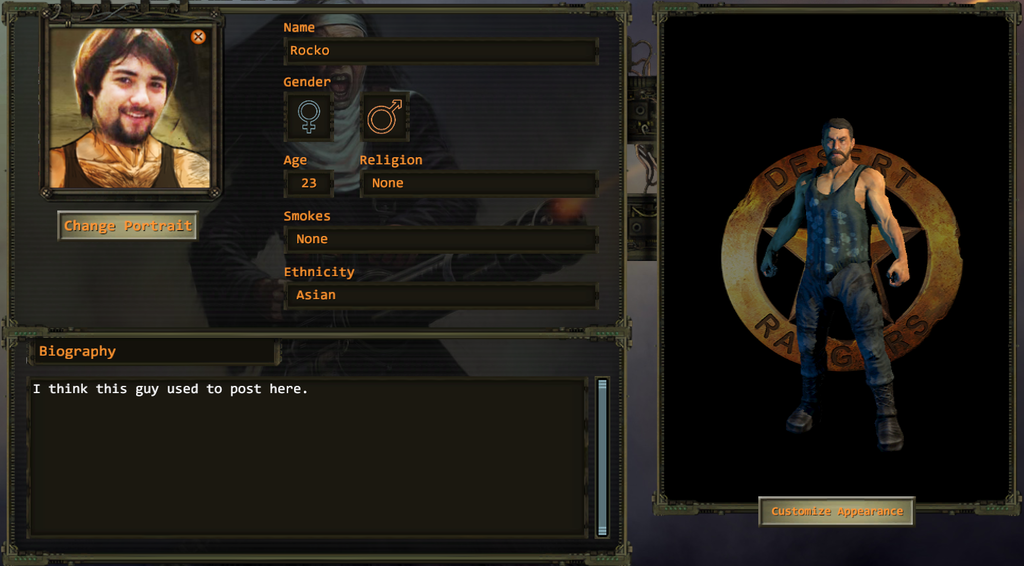Click the Age field showing 23

(309, 183)
